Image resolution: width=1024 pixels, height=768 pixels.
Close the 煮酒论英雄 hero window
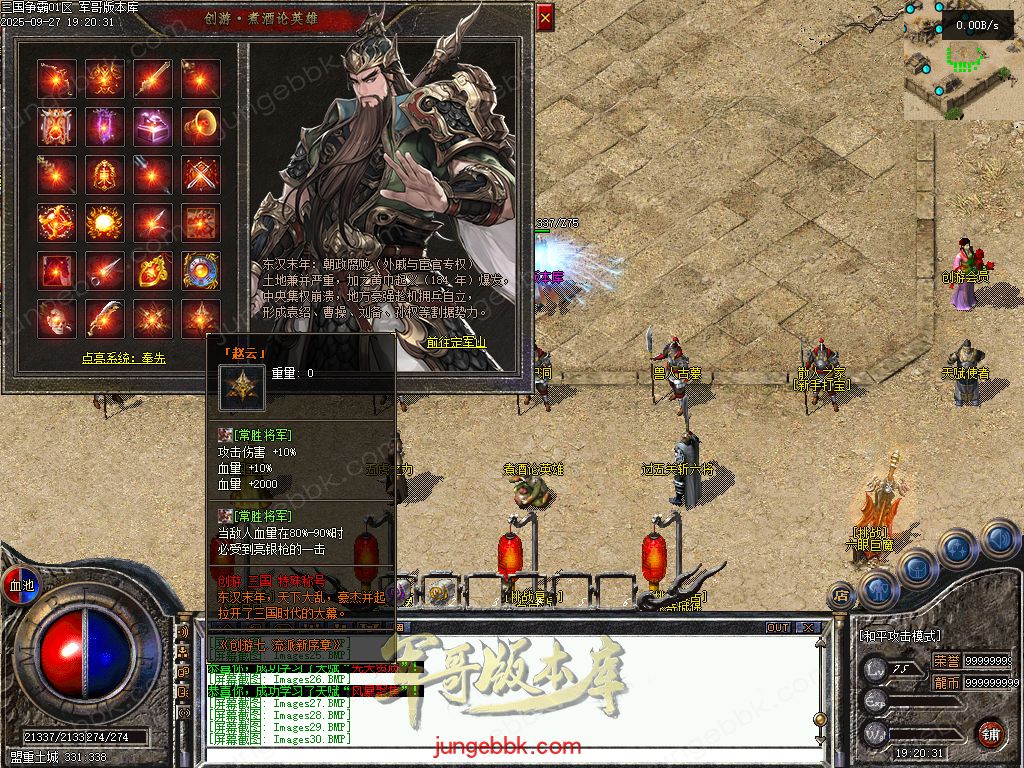pyautogui.click(x=545, y=17)
